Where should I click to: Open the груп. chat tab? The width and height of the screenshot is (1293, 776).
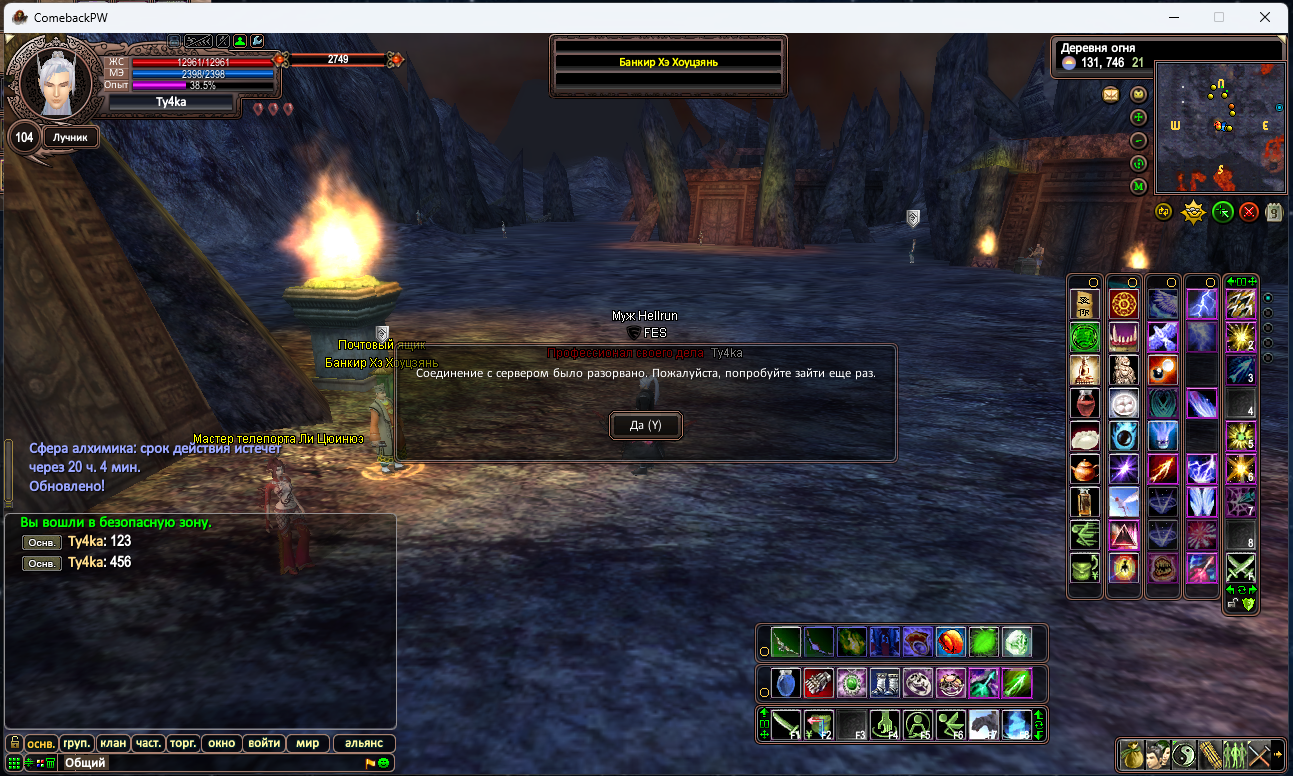(x=77, y=743)
